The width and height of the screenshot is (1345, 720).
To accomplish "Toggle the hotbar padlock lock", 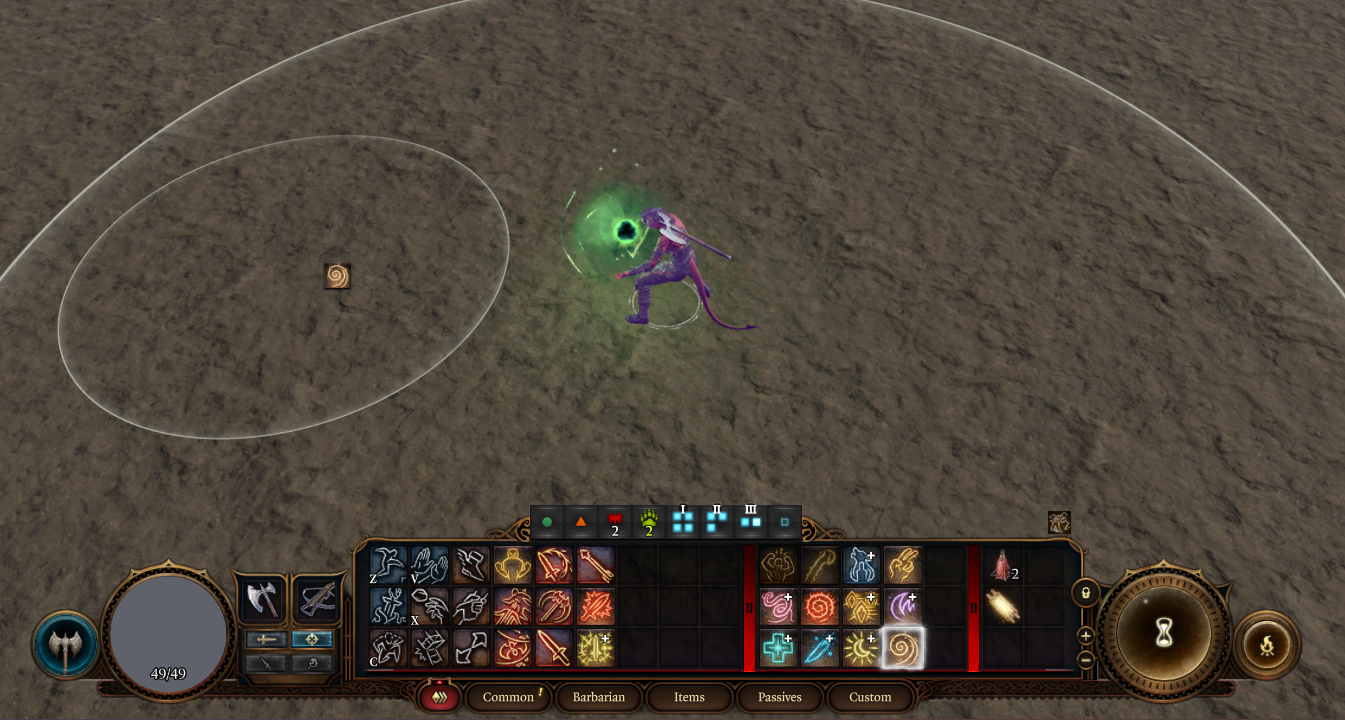I will click(x=1085, y=593).
